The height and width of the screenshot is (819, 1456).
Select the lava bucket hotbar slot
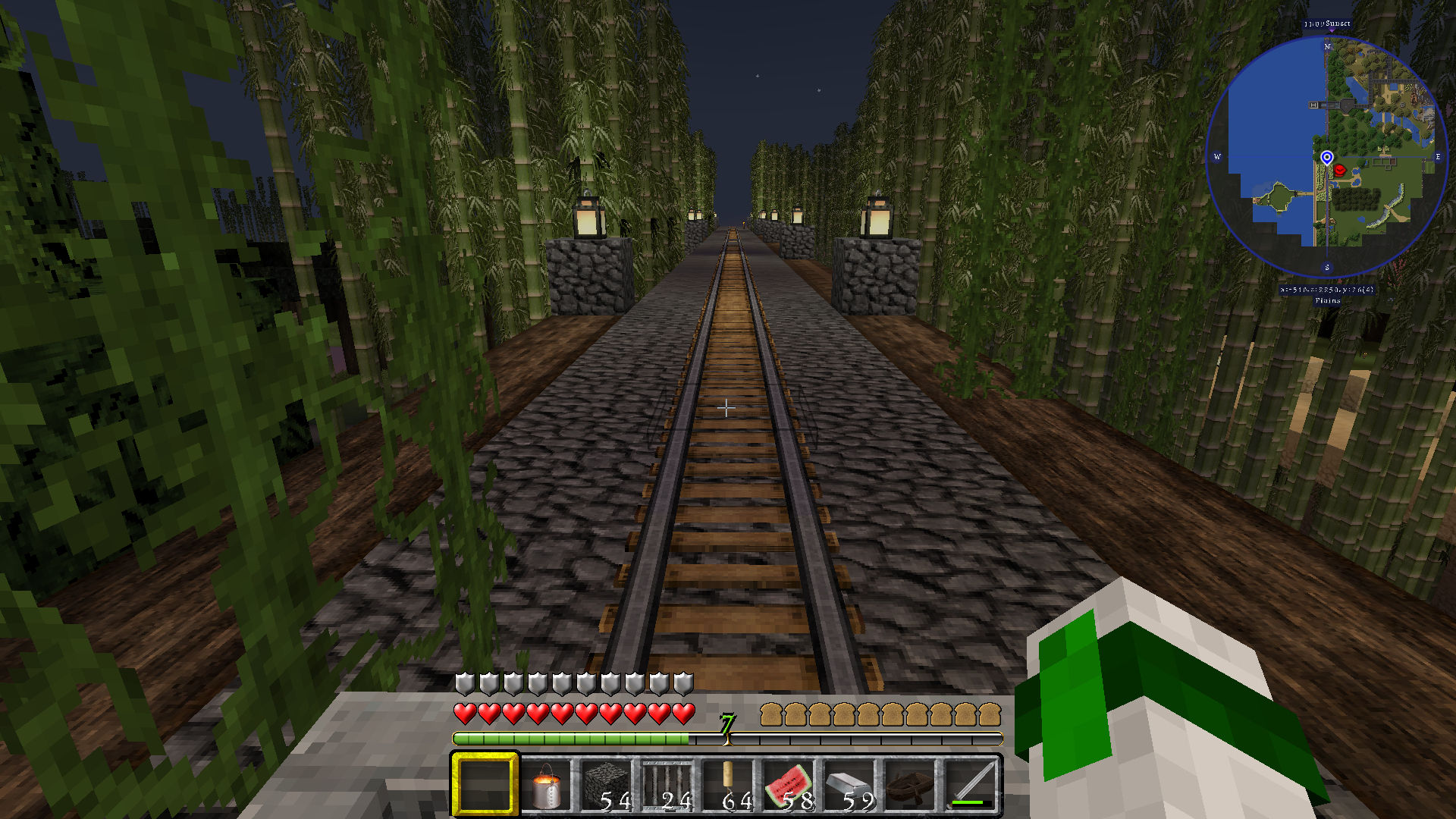[546, 785]
